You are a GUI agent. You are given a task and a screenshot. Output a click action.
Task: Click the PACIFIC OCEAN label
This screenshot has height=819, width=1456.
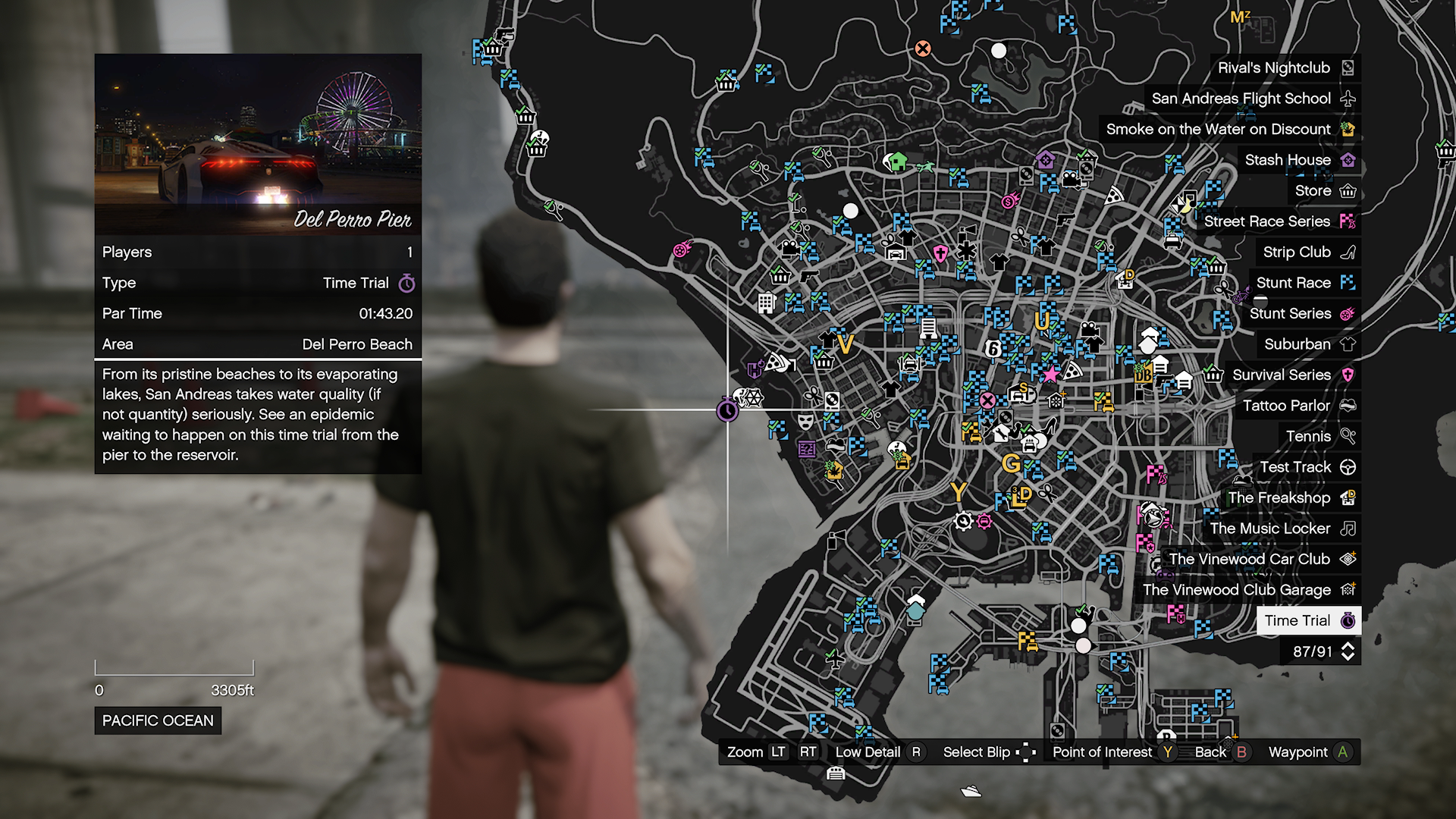(157, 720)
